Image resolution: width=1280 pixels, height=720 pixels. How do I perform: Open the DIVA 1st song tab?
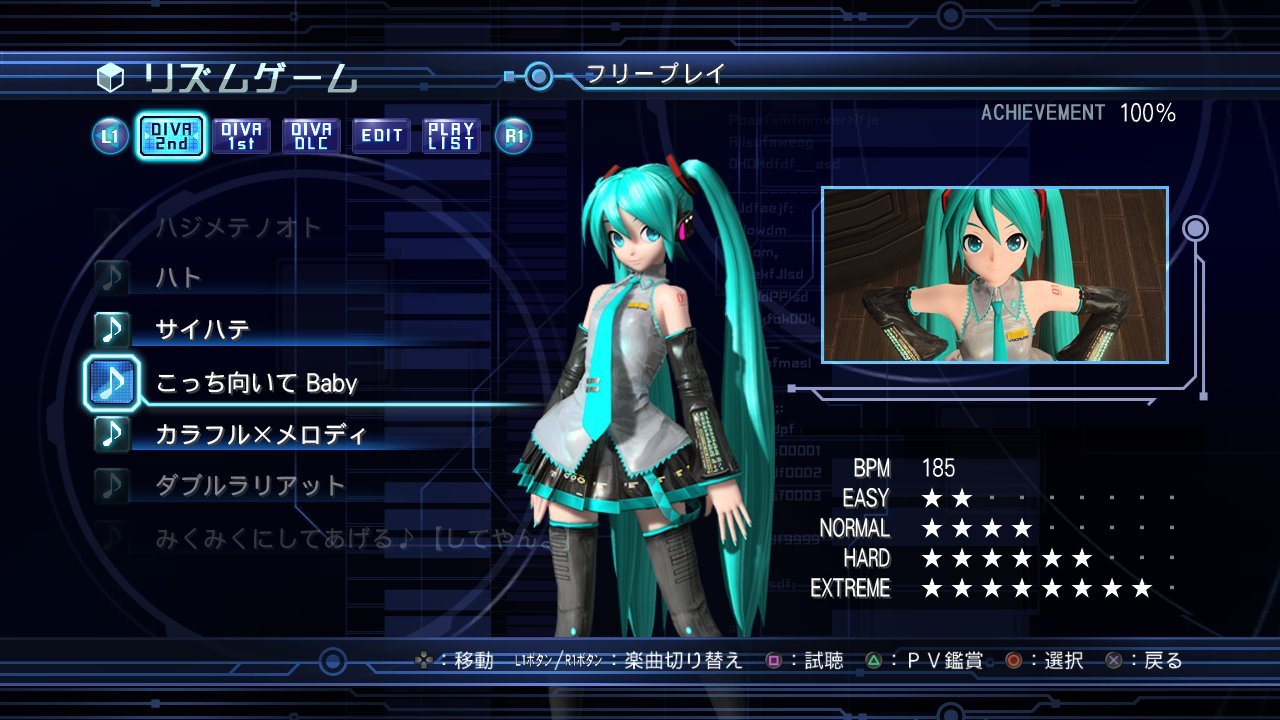click(241, 136)
